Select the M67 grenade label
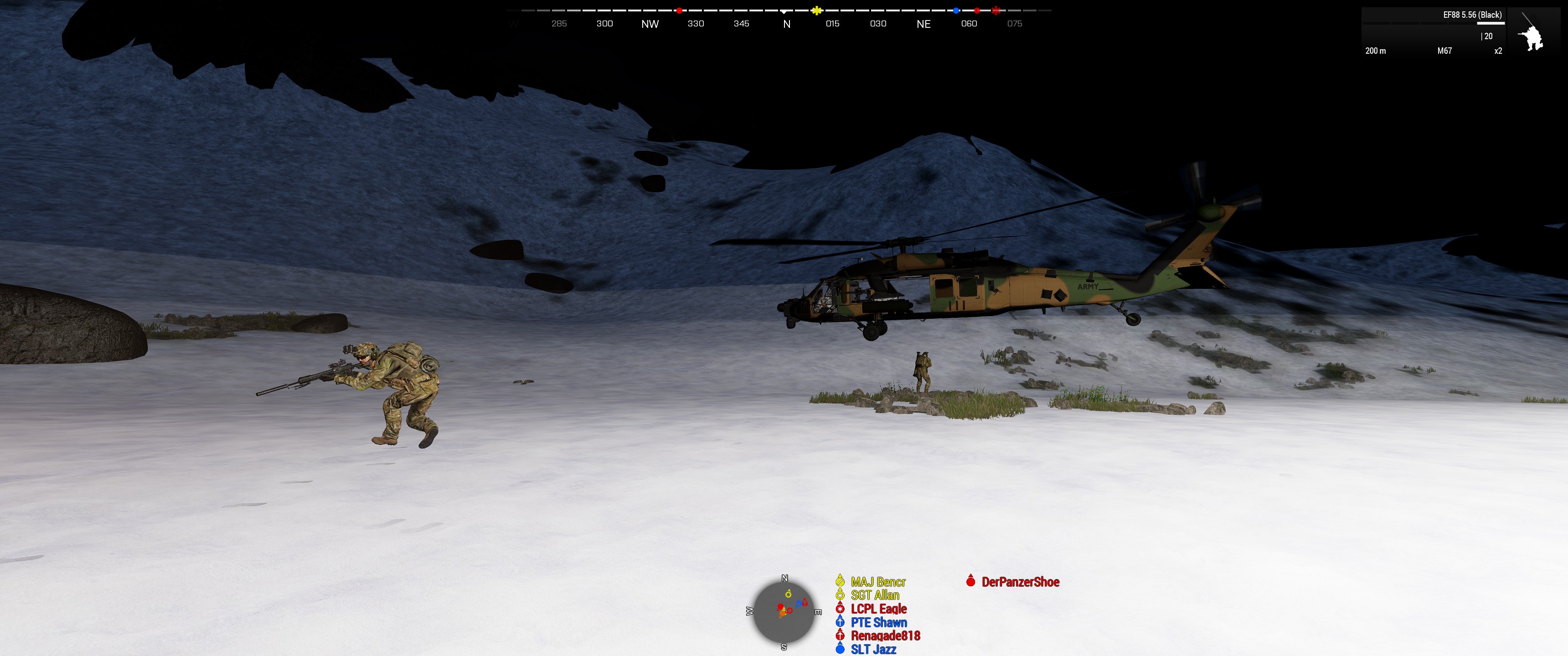Image resolution: width=1568 pixels, height=656 pixels. click(1443, 51)
